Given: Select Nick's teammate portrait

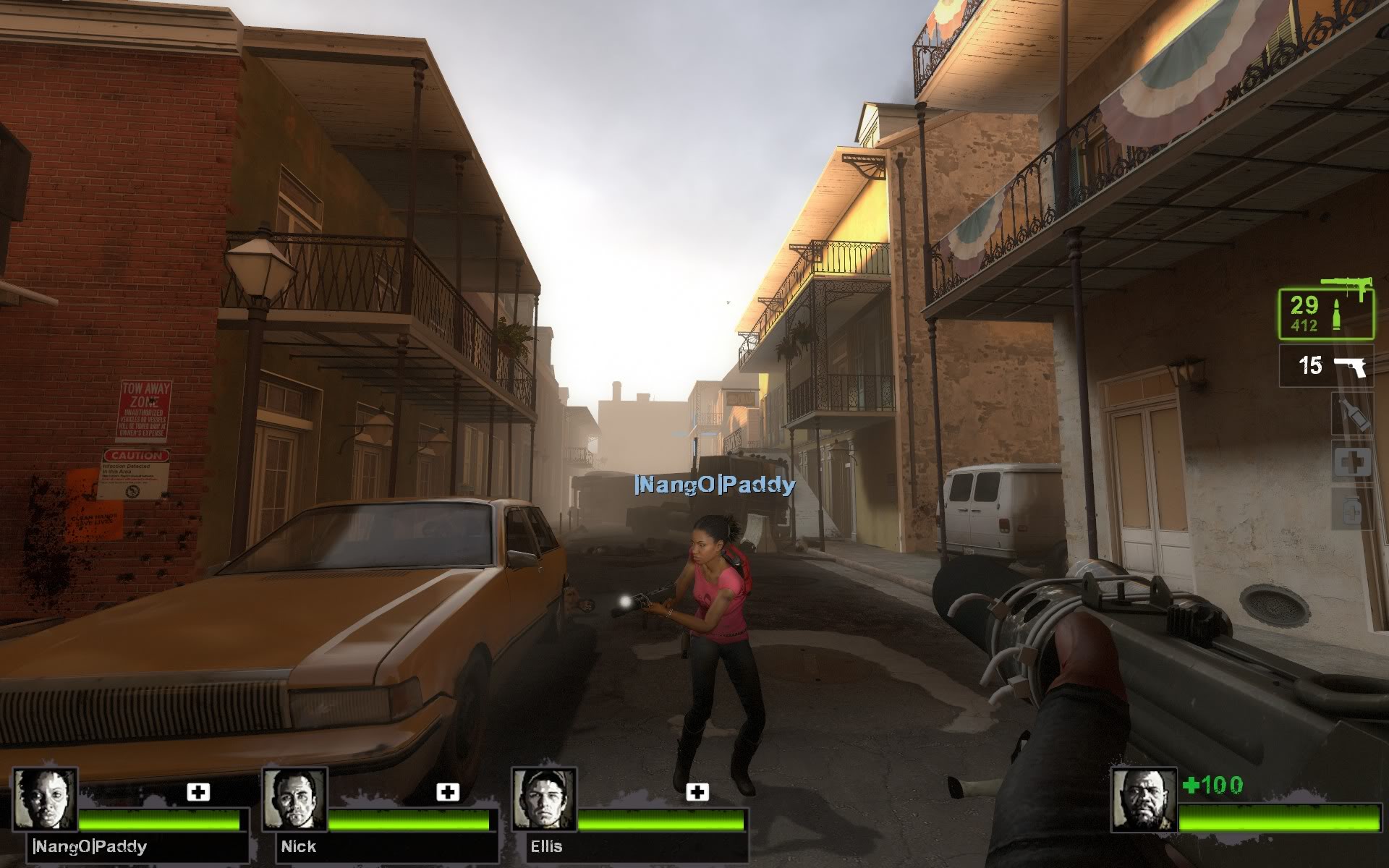Looking at the screenshot, I should point(294,799).
